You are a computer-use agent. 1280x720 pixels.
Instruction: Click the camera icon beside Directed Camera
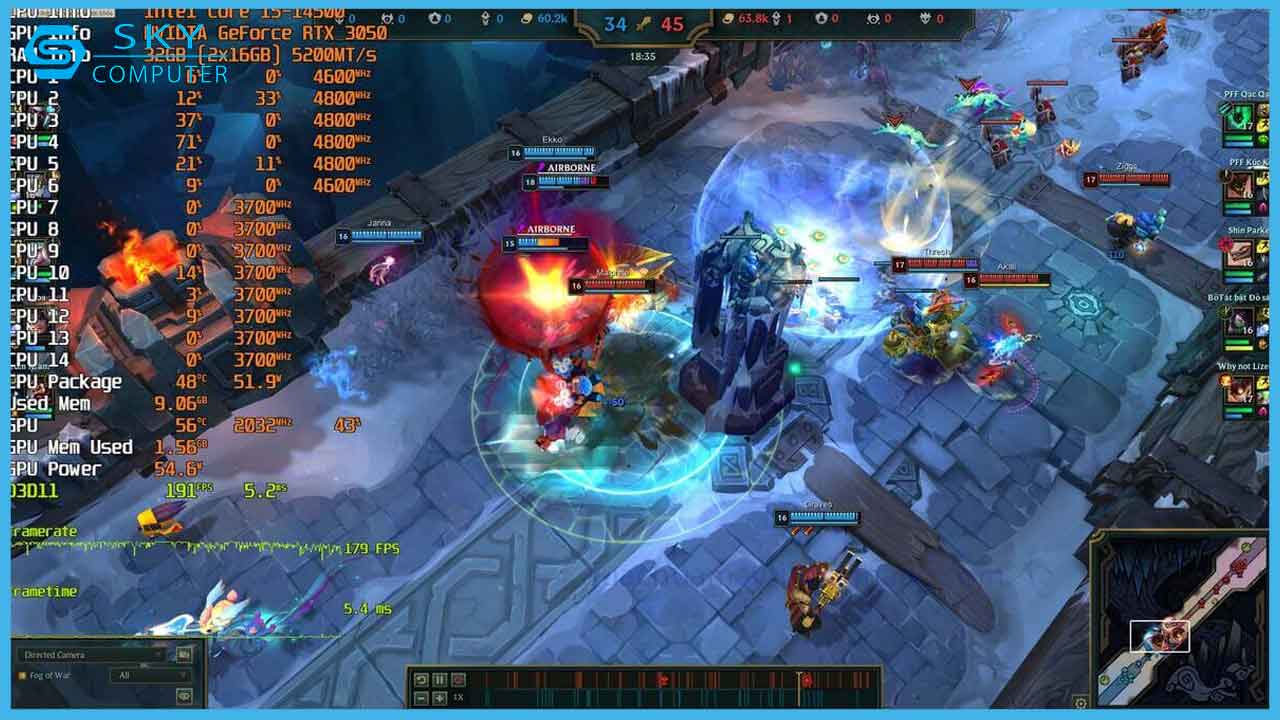click(184, 655)
